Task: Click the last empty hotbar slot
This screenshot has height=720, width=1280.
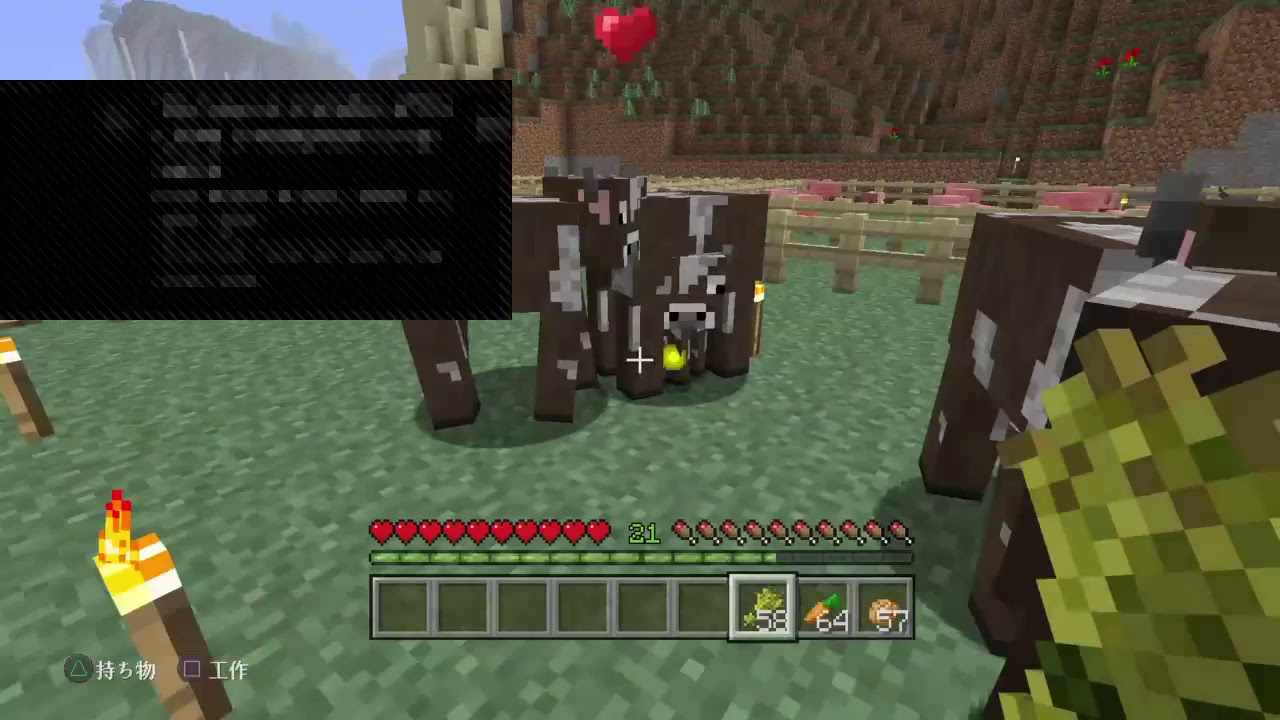Action: click(x=704, y=607)
